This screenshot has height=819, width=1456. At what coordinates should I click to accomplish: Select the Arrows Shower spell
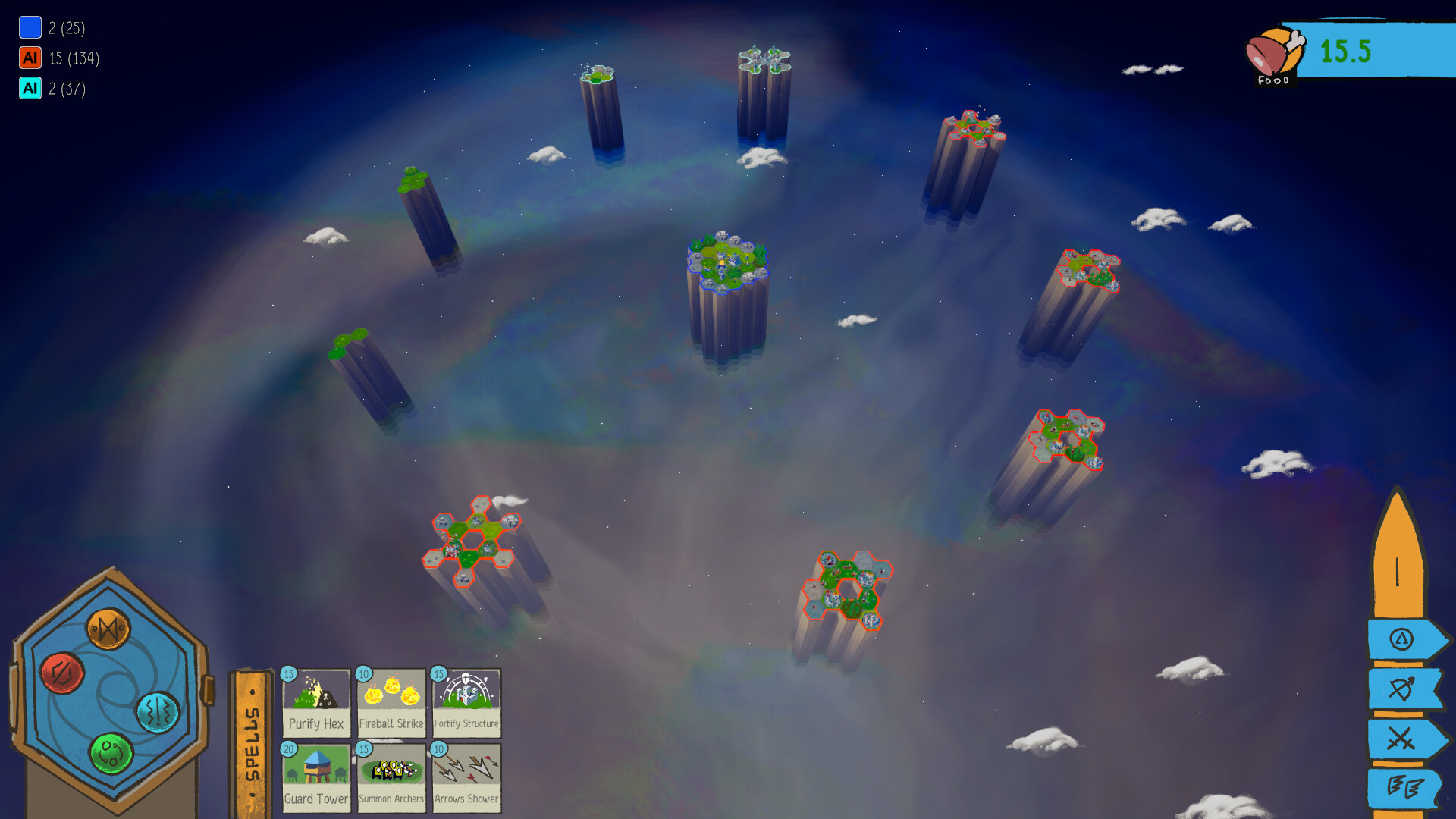coord(466,775)
